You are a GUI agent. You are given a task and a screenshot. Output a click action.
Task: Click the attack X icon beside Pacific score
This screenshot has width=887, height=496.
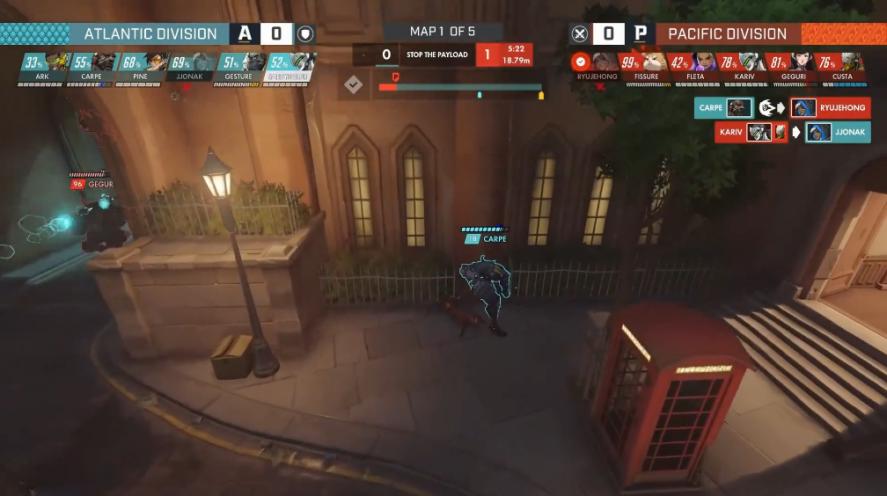click(x=579, y=33)
